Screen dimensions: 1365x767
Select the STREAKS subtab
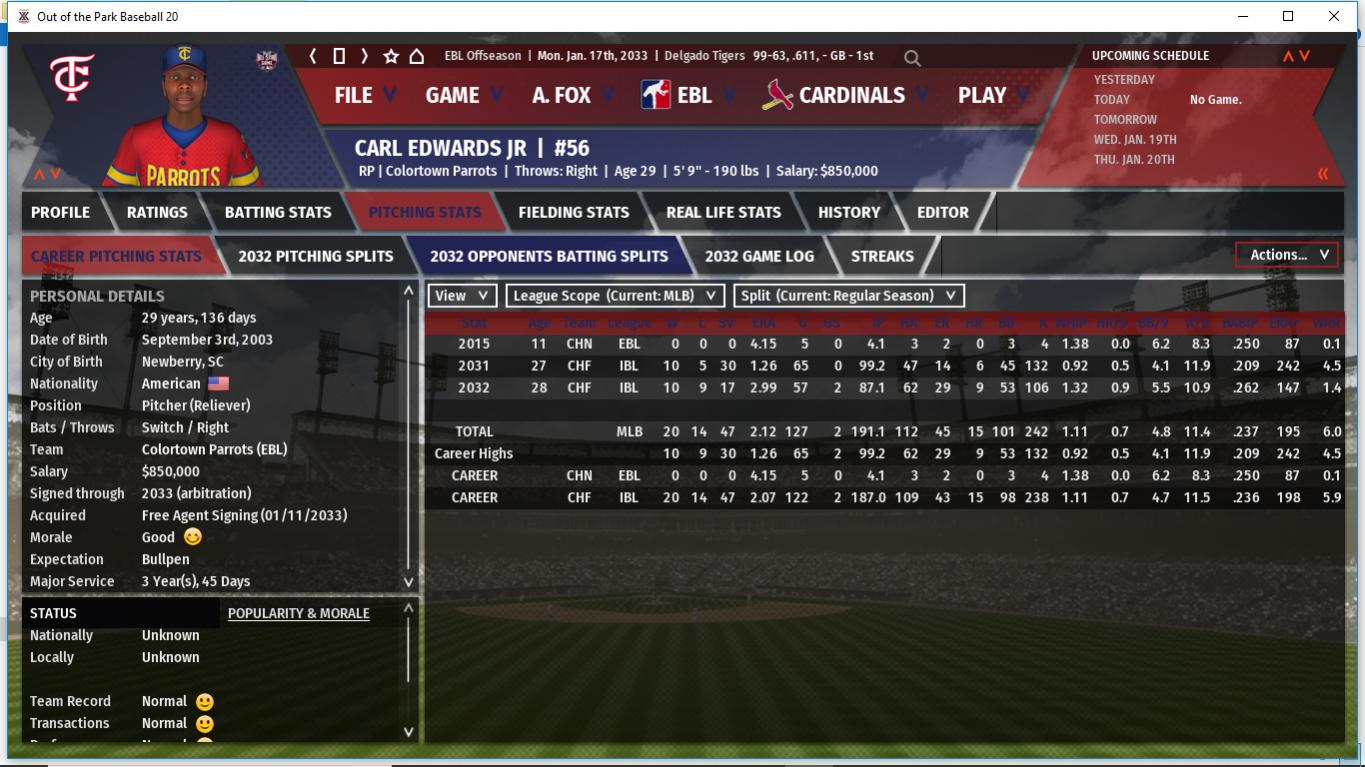click(882, 256)
